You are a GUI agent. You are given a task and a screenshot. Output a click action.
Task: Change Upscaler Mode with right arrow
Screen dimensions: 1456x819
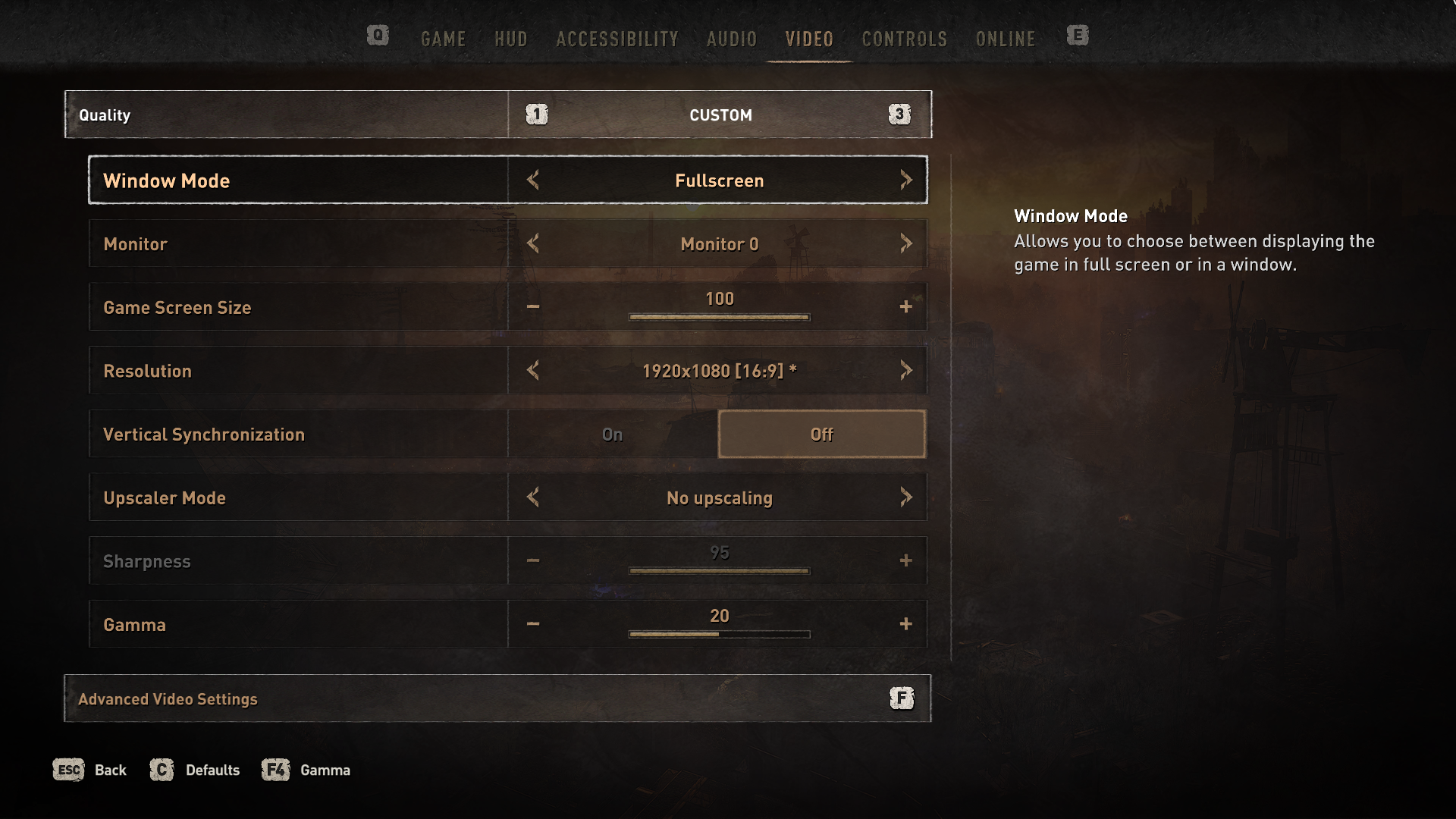tap(905, 497)
